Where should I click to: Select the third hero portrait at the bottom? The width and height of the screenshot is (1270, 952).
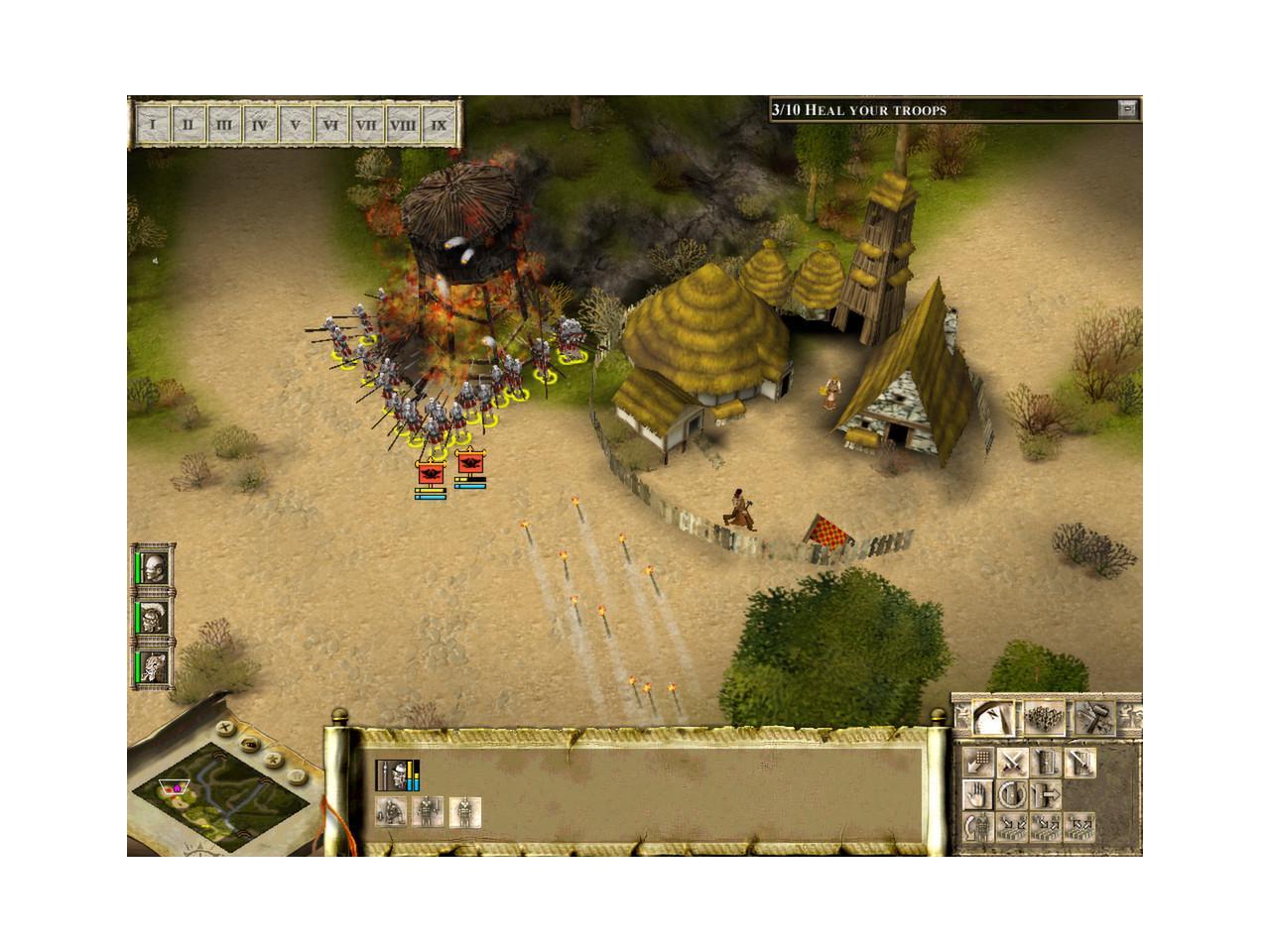click(154, 665)
